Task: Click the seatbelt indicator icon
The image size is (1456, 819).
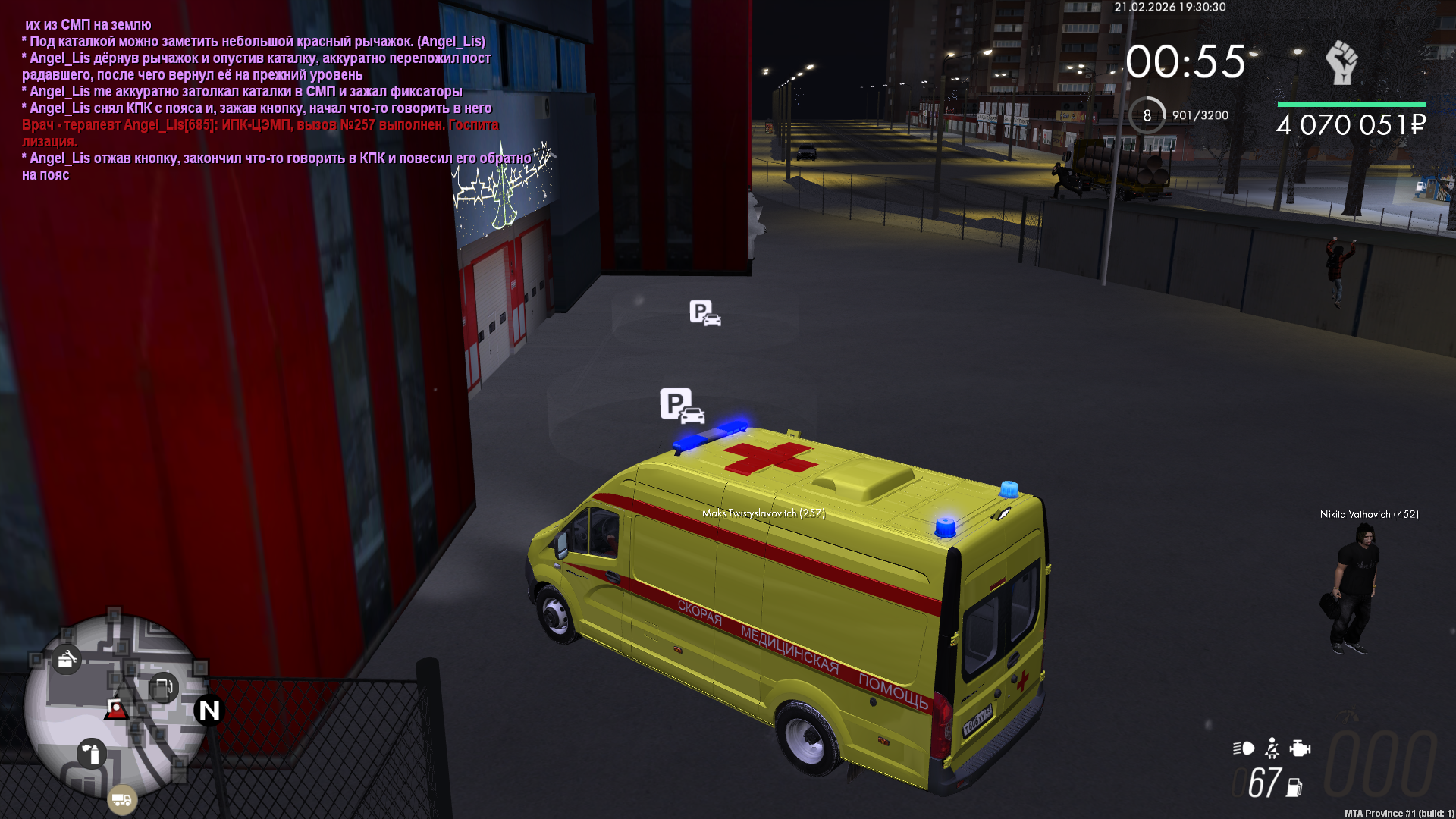Action: coord(1272,748)
